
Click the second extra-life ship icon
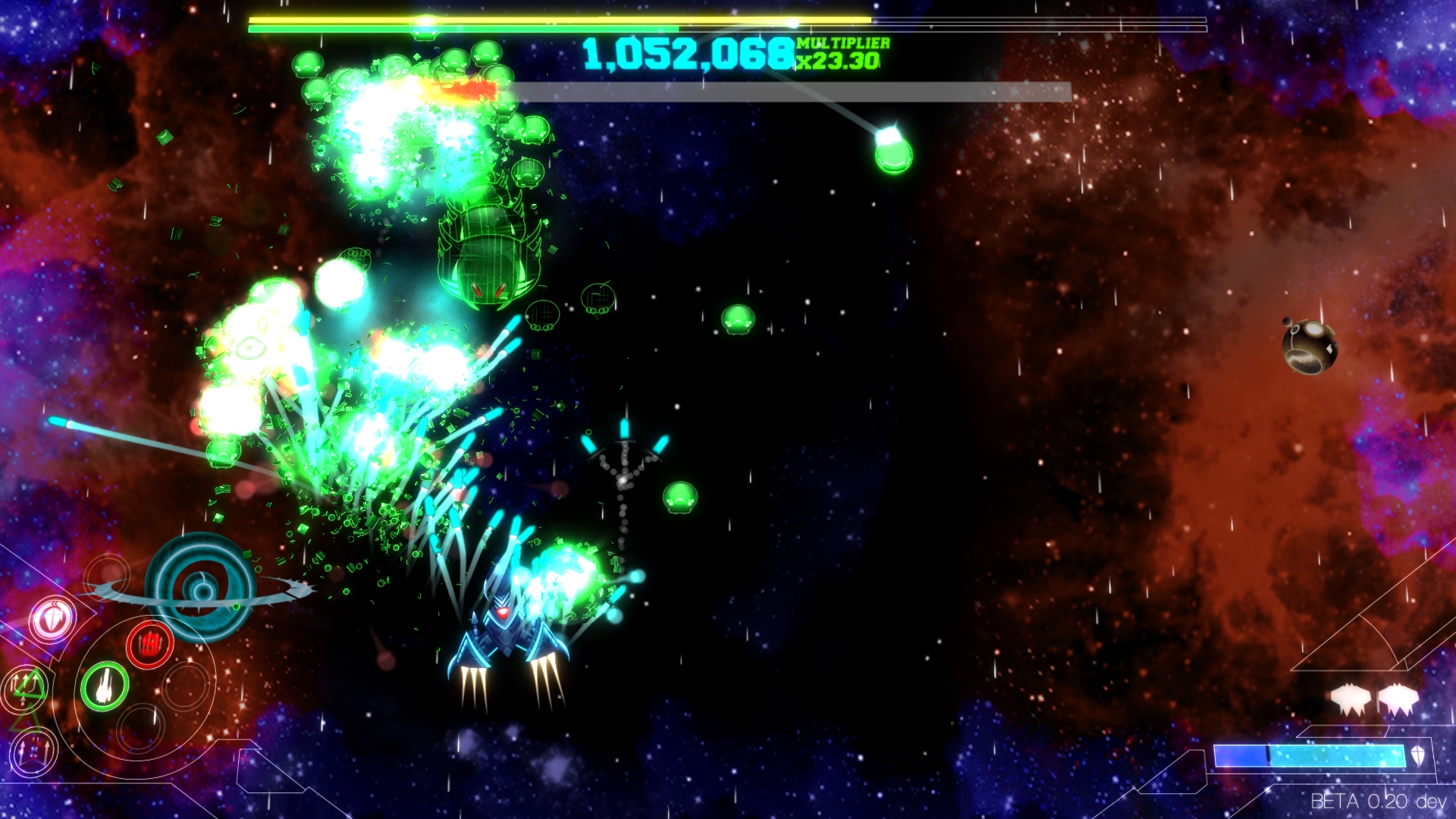point(1398,698)
